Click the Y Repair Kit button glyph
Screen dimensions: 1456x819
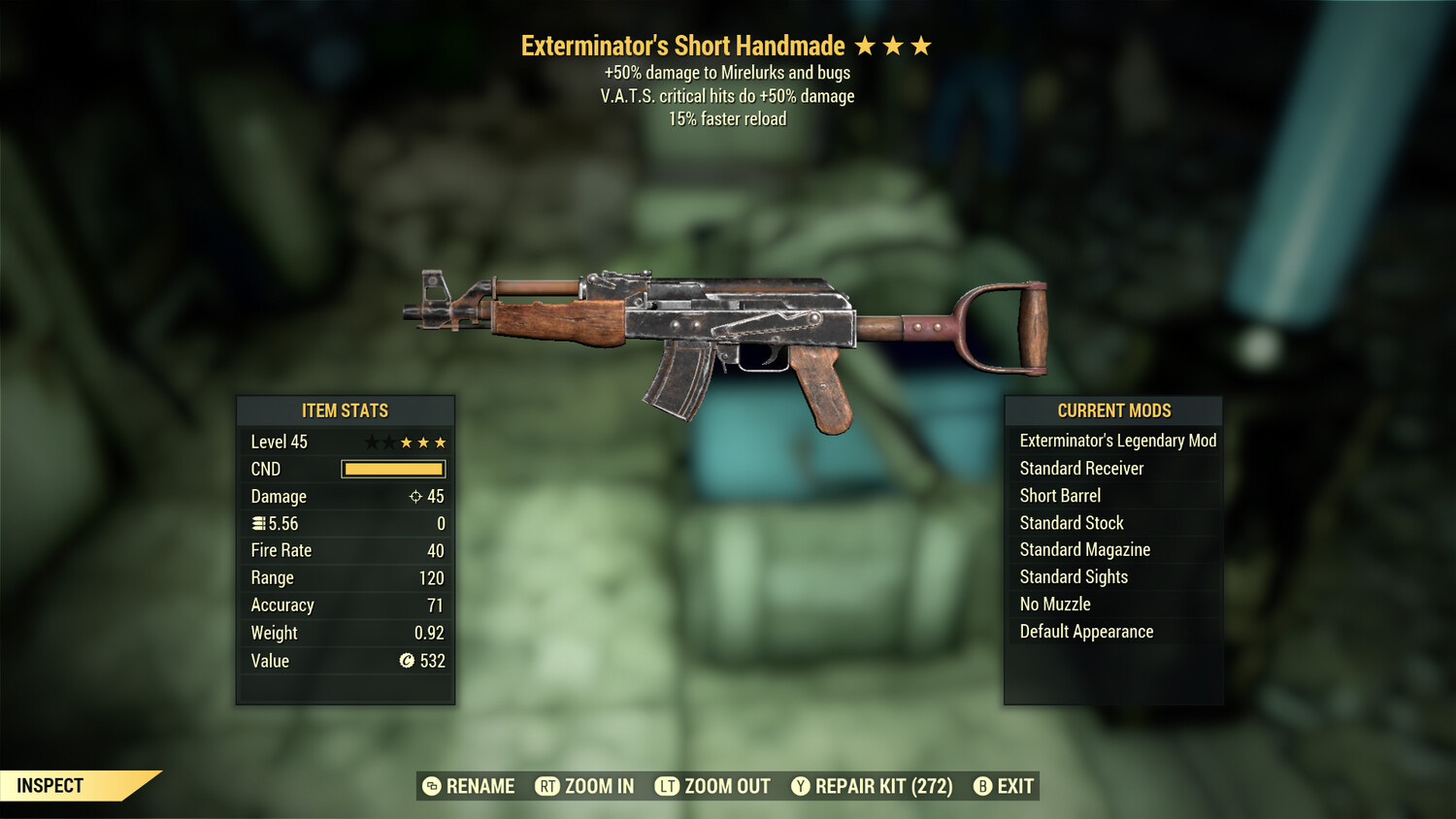803,787
